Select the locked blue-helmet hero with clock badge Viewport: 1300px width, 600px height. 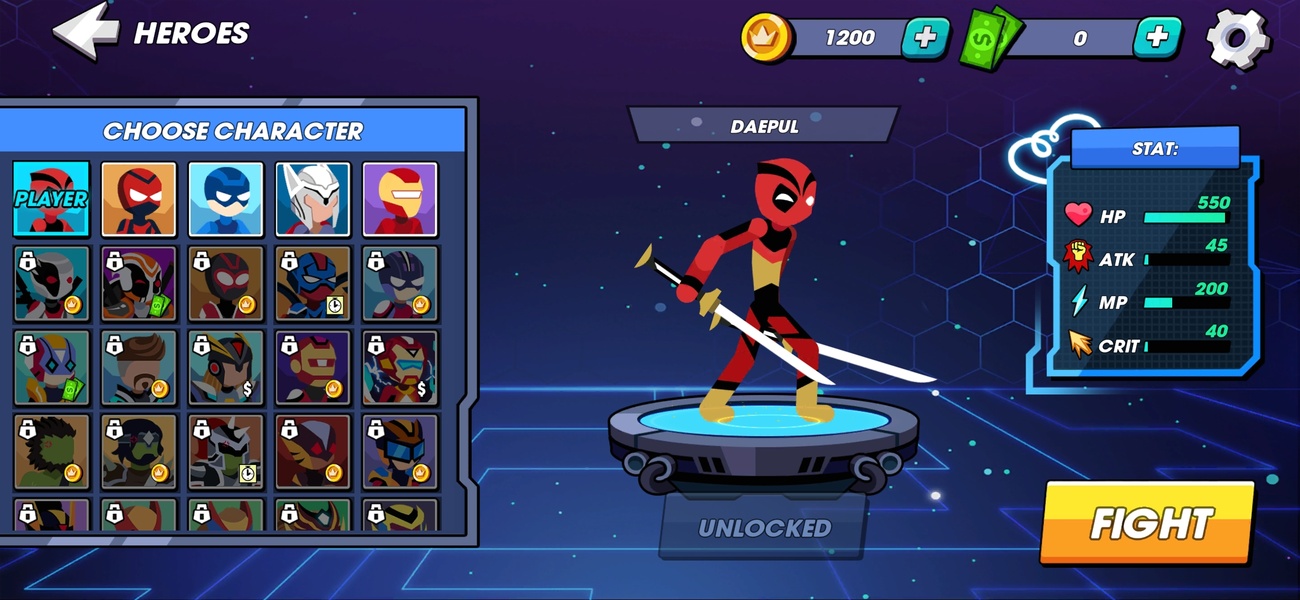click(313, 283)
